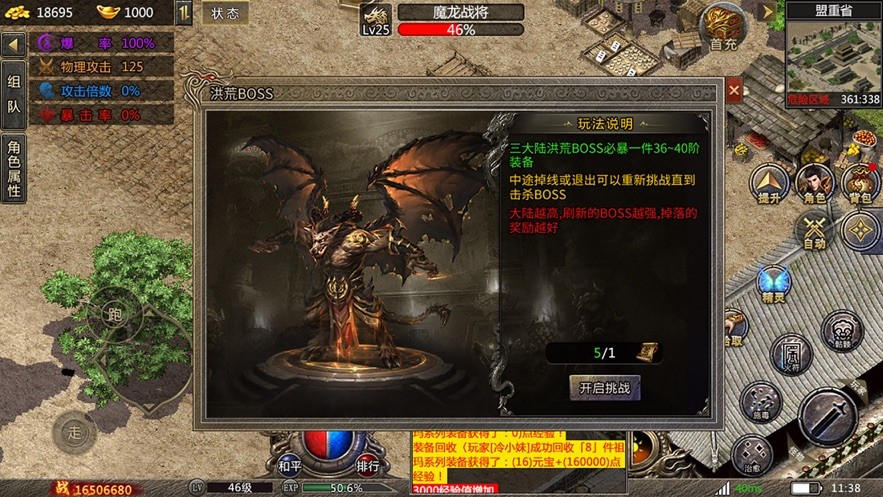Image resolution: width=883 pixels, height=497 pixels.
Task: Toggle 自动 auto-combat
Action: 814,229
